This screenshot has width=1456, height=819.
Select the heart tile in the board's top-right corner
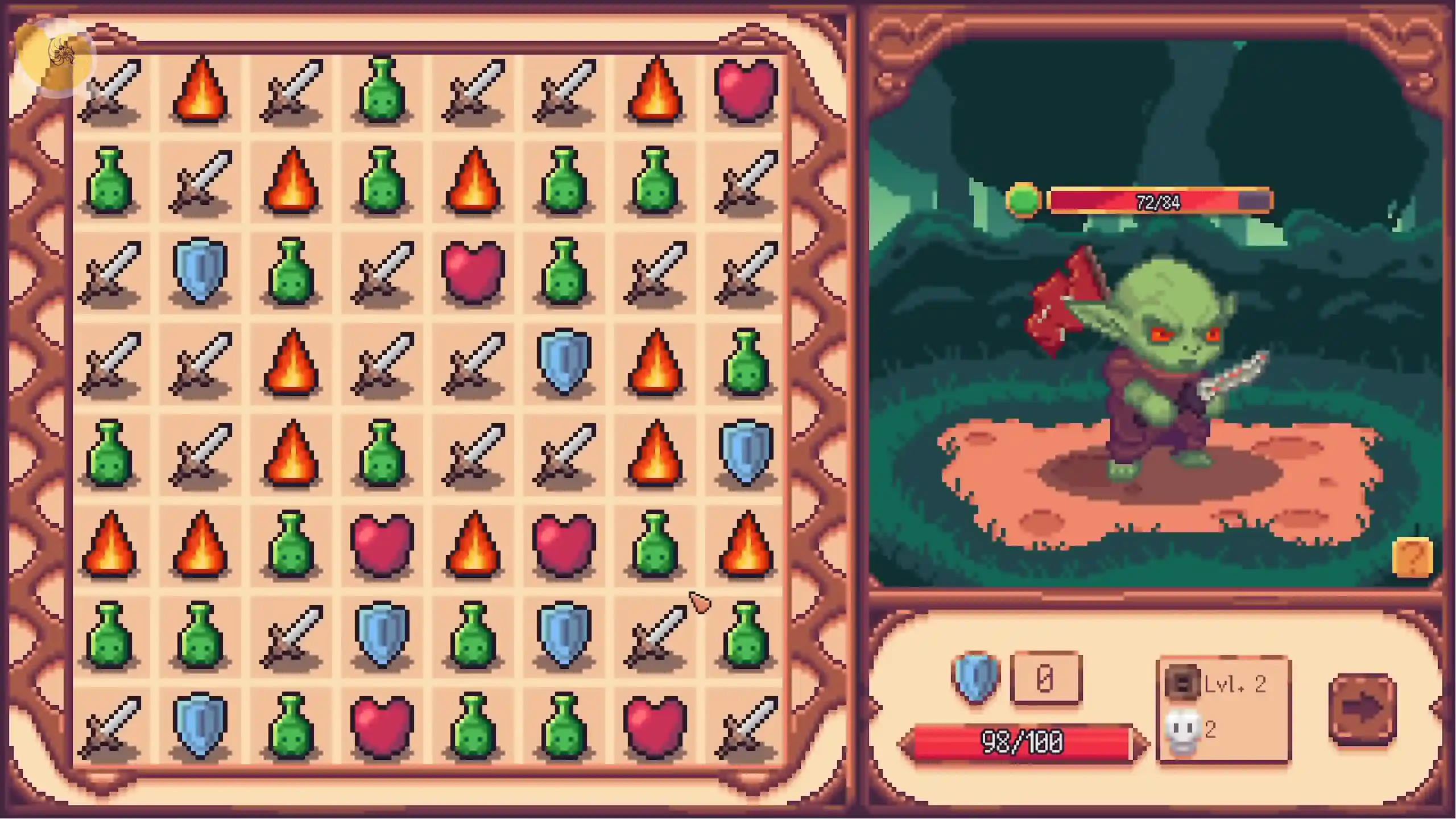[746, 90]
